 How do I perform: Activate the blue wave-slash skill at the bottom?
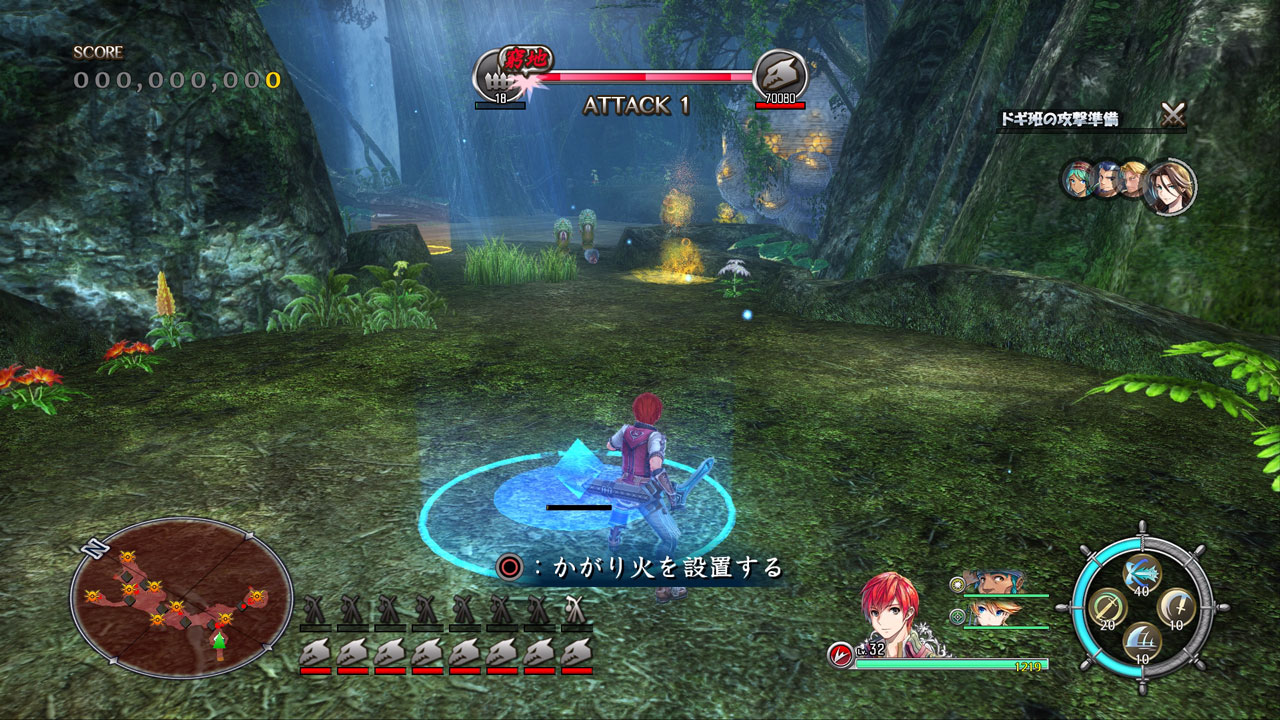1142,640
